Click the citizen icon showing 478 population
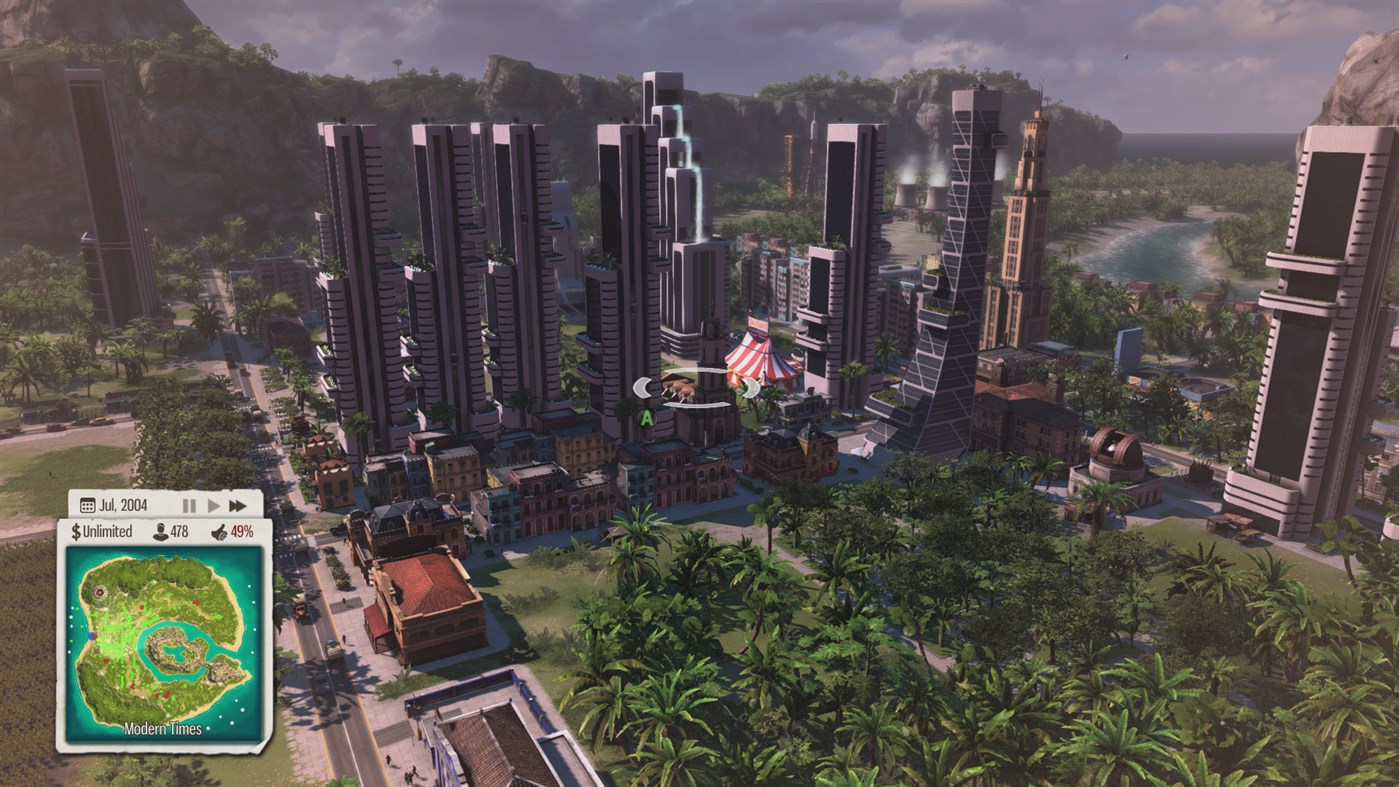This screenshot has width=1399, height=787. click(x=162, y=531)
